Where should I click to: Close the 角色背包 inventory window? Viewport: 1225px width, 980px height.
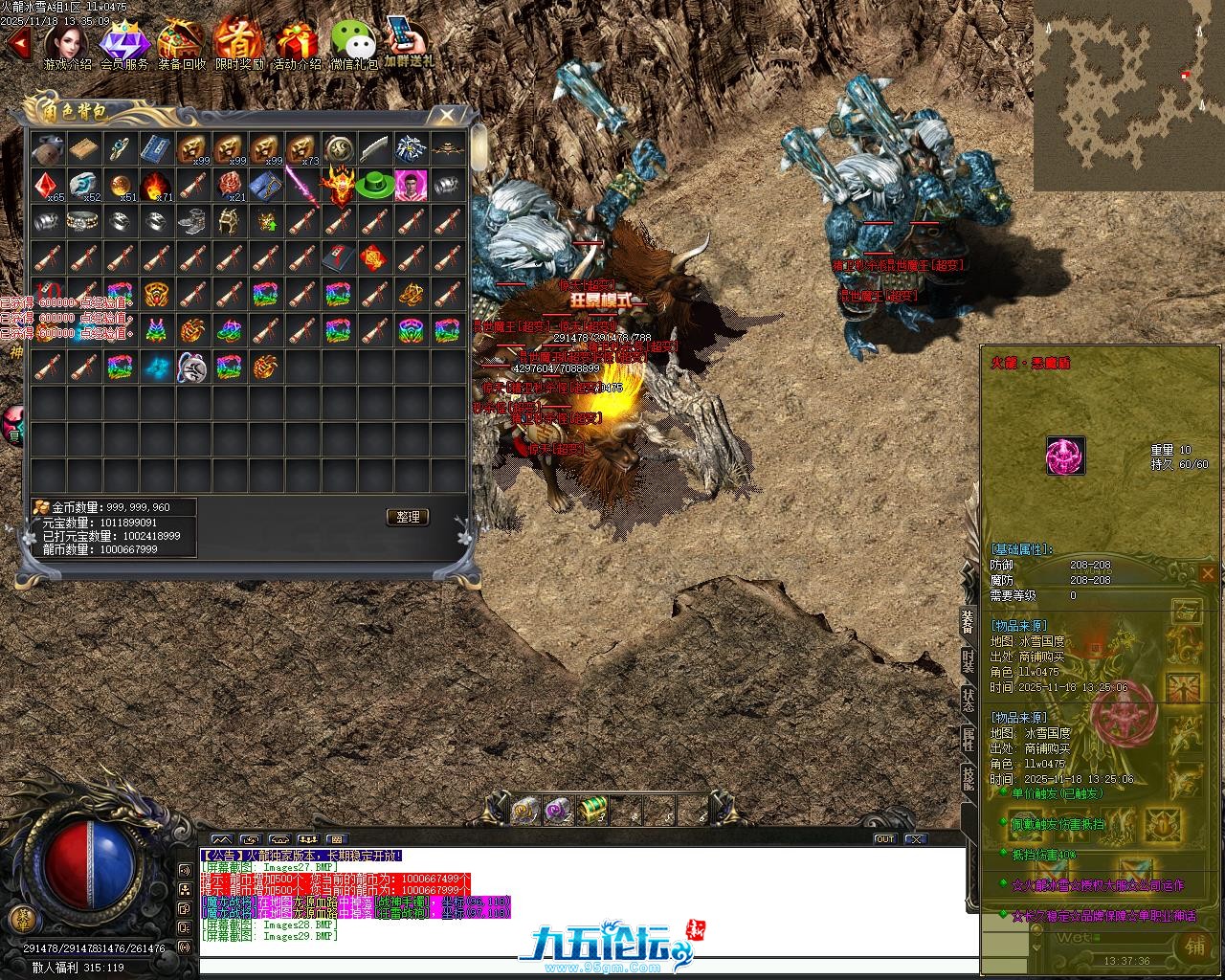click(447, 115)
